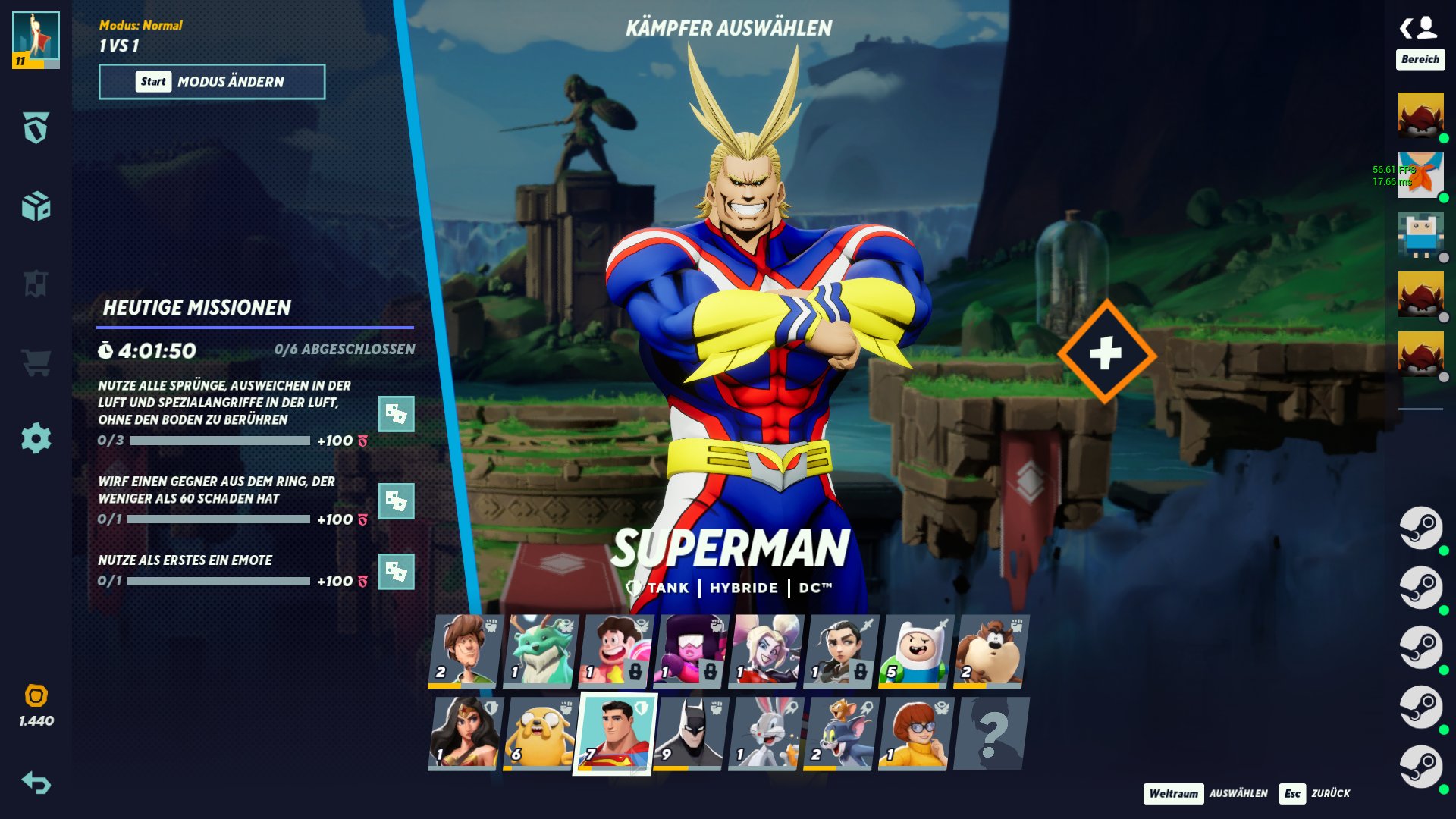The width and height of the screenshot is (1456, 819).
Task: Click the back arrow at bottom left
Action: tap(36, 781)
